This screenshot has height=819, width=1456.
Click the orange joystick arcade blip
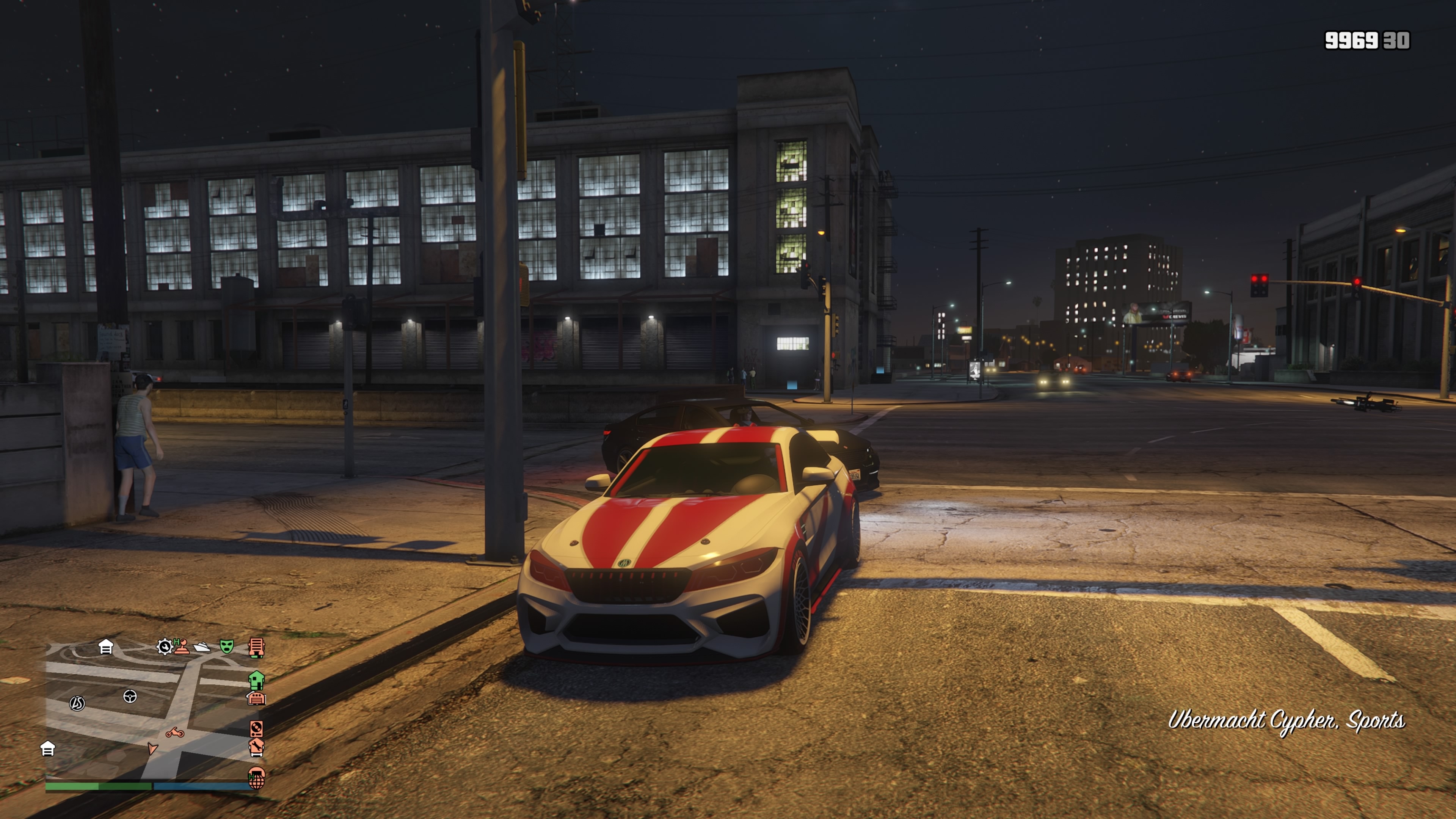coord(182,646)
